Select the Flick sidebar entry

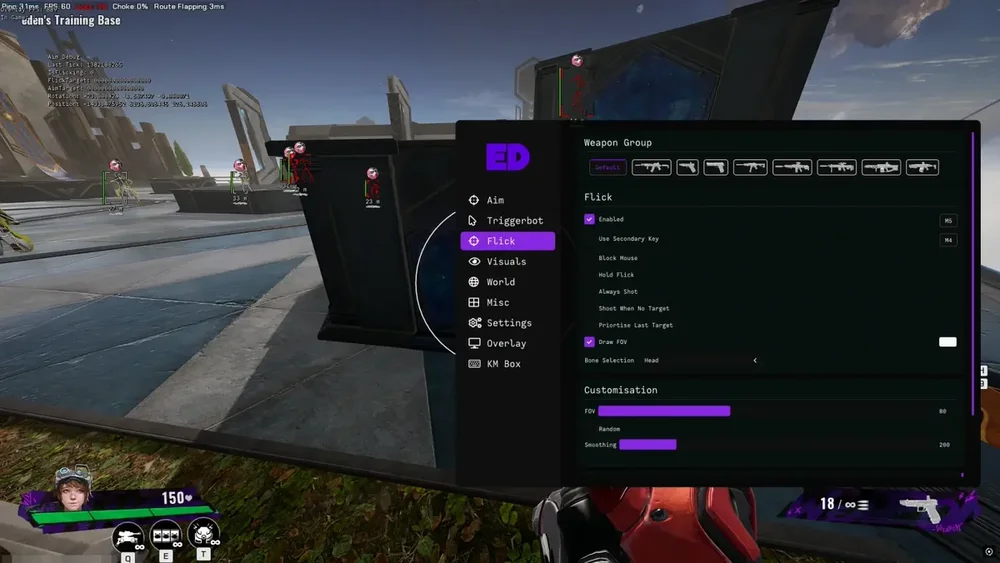click(x=507, y=241)
